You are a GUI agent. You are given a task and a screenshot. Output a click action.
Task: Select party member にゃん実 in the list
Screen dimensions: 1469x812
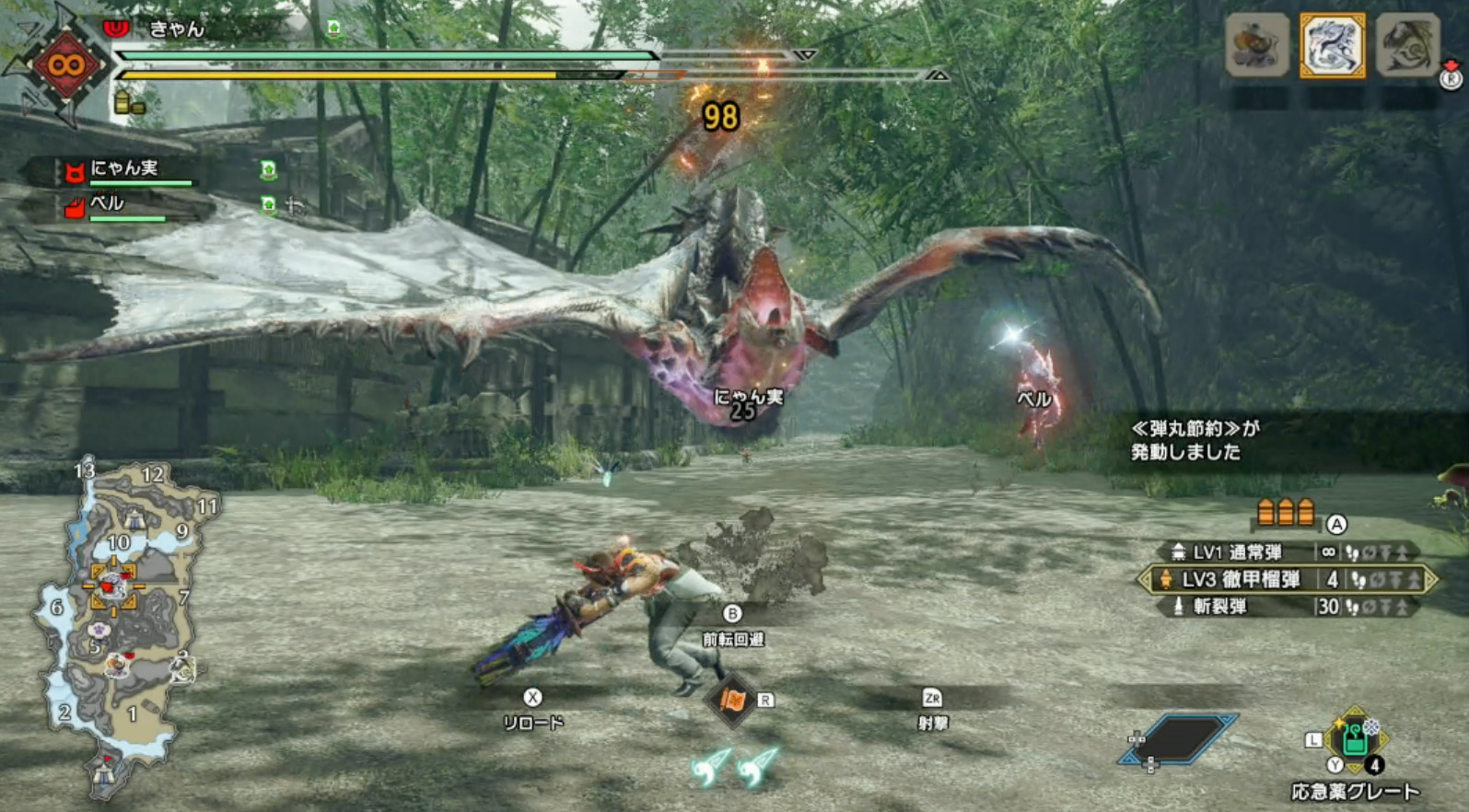click(124, 168)
